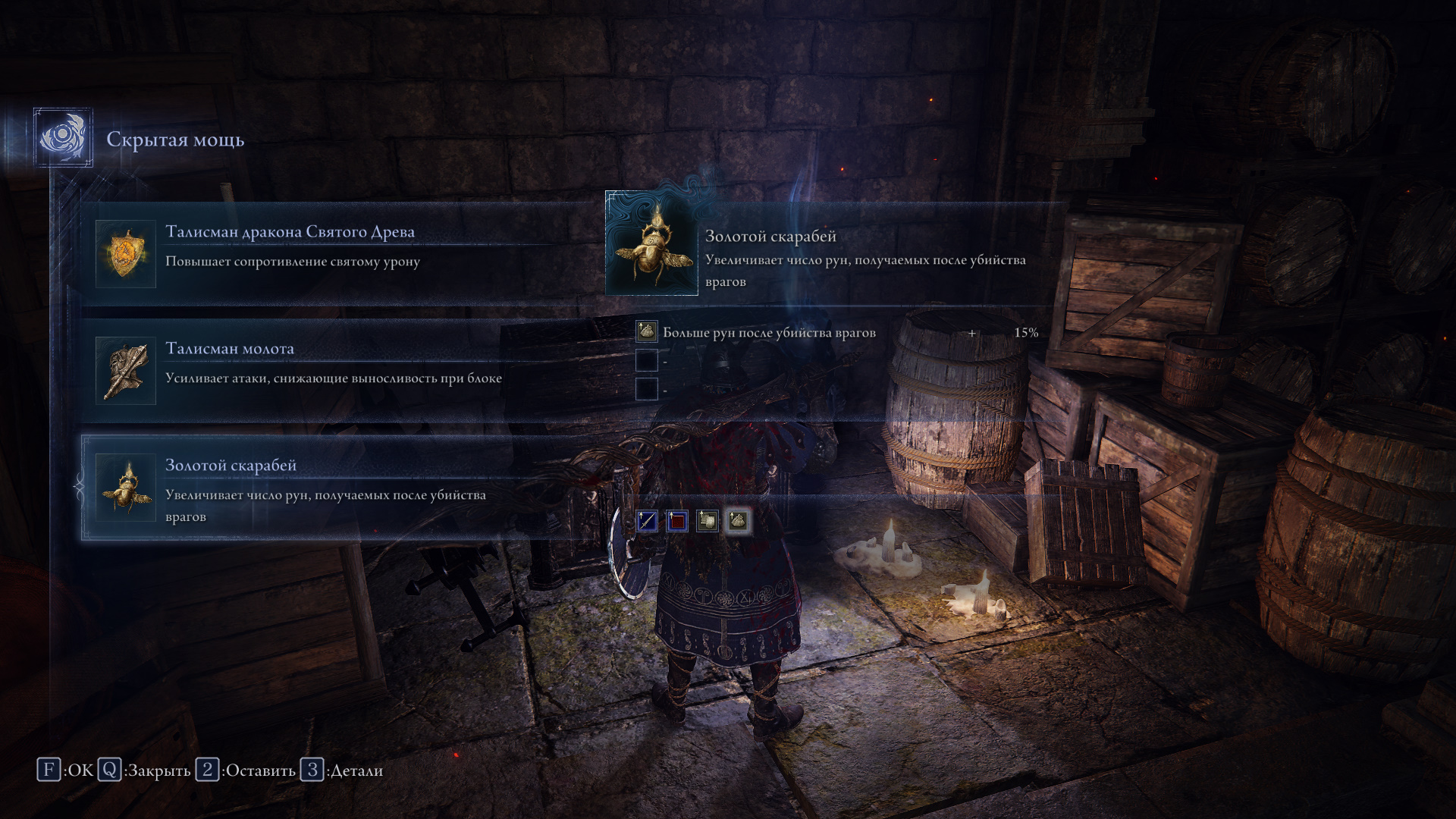Select the sword attack-up buff icon
Screen dimensions: 1456x819
tap(647, 521)
